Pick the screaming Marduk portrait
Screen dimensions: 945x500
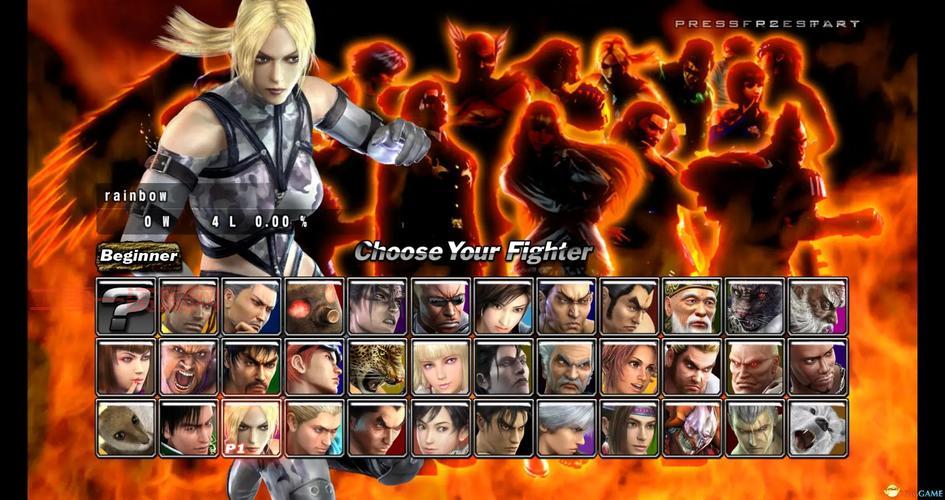point(189,367)
